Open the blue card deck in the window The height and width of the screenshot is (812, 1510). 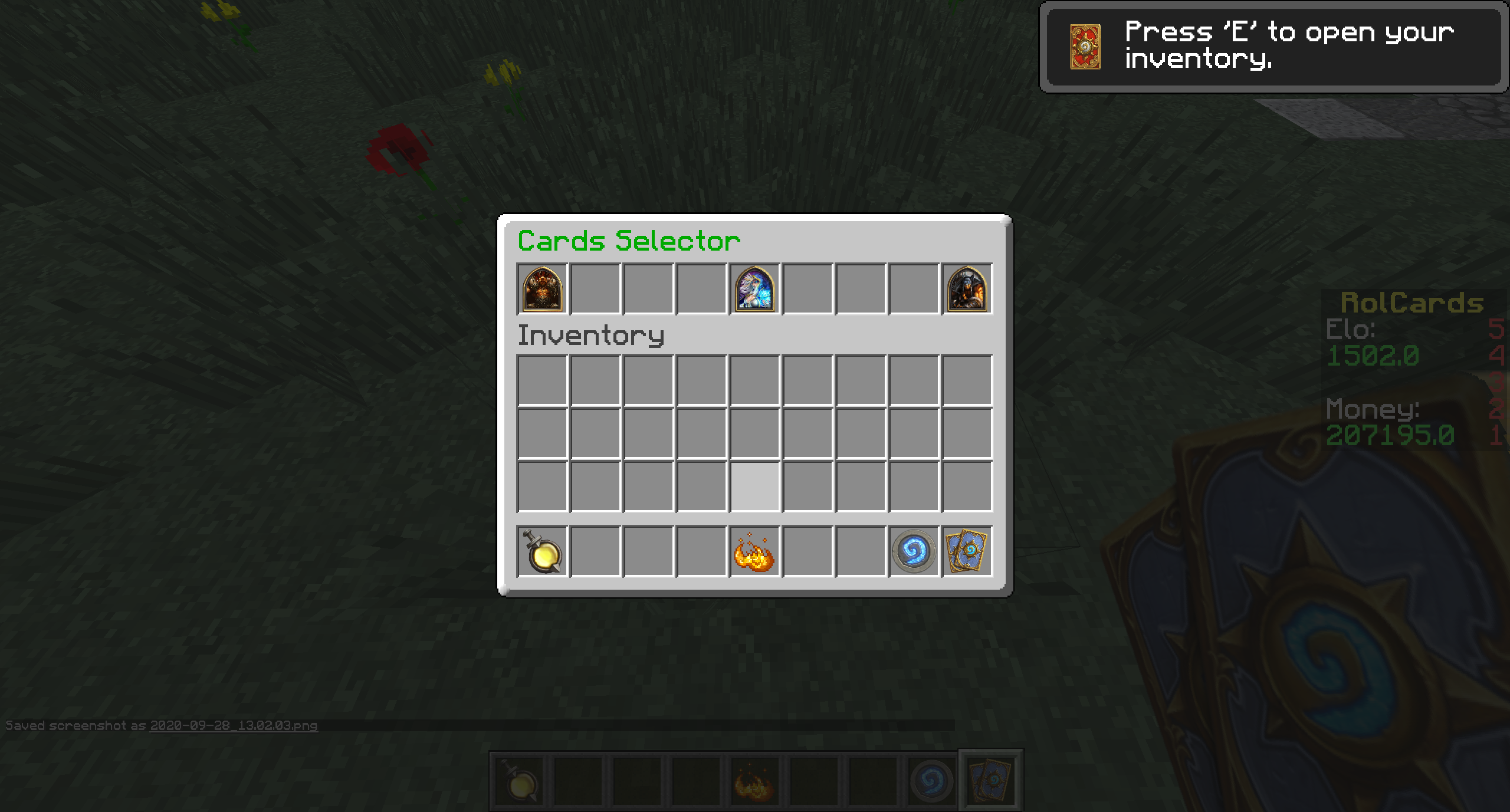pos(967,551)
